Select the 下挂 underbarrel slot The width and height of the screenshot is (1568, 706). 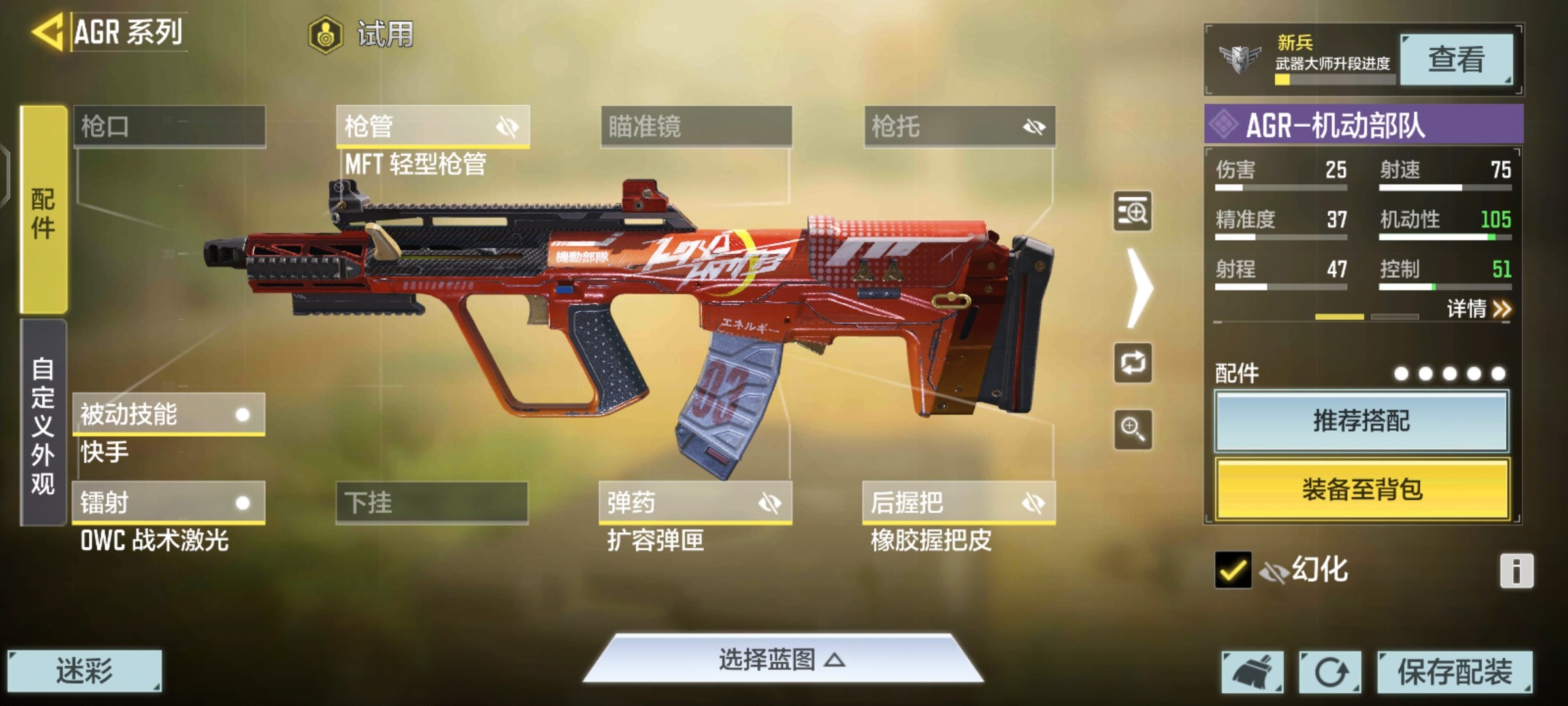[432, 503]
